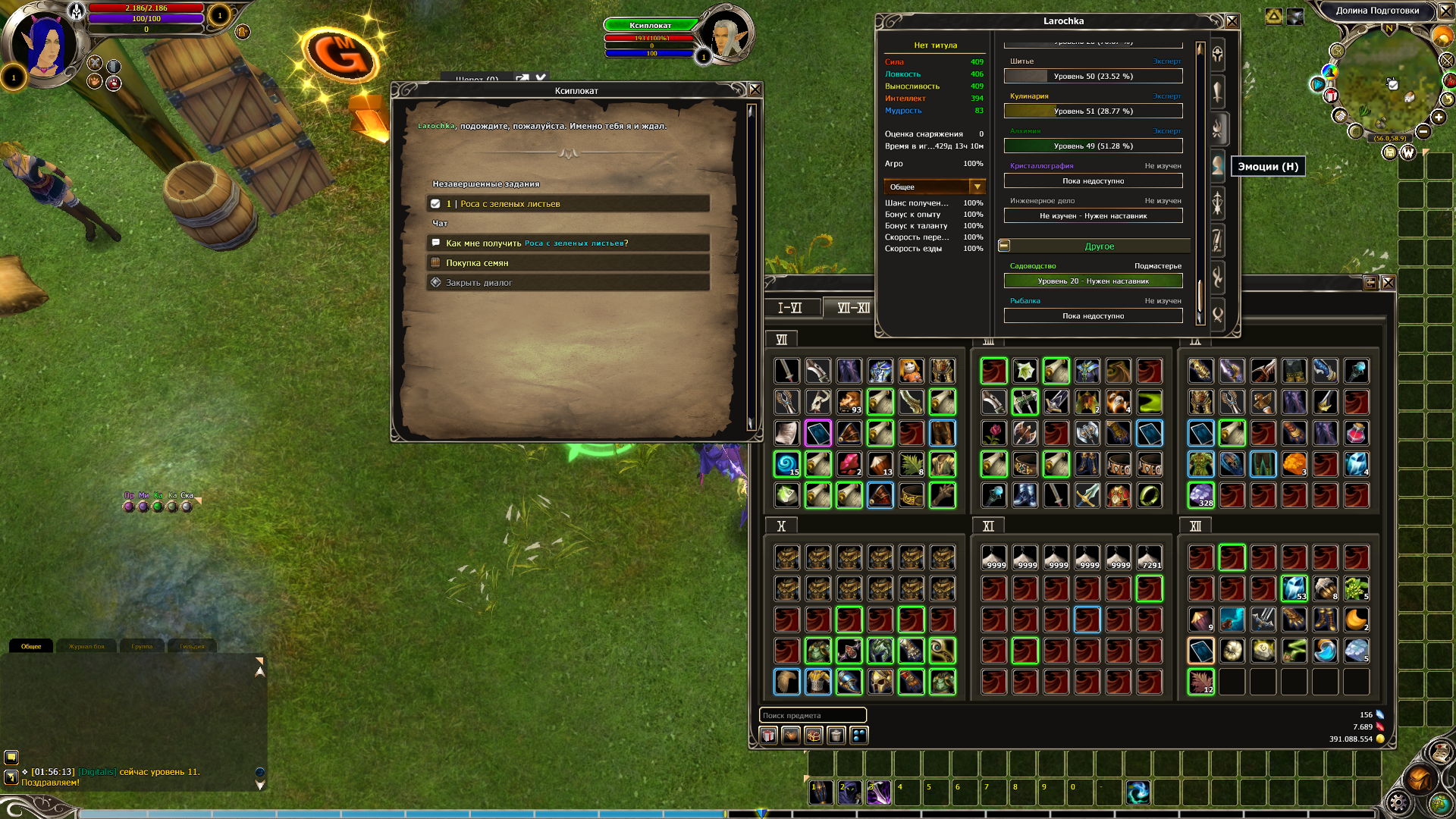Click Закрыть диалог option

(x=569, y=283)
